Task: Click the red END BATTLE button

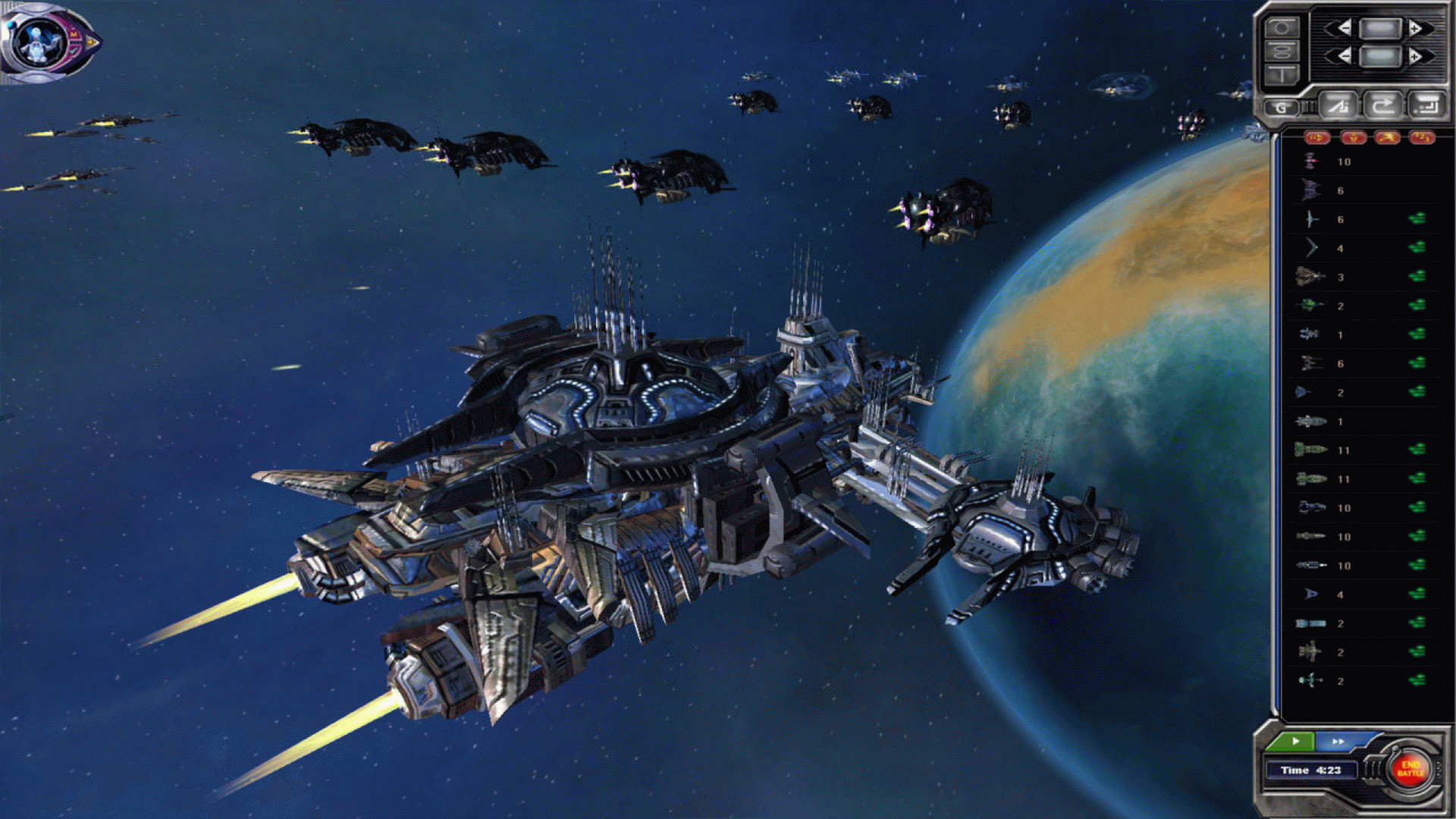Action: point(1410,768)
